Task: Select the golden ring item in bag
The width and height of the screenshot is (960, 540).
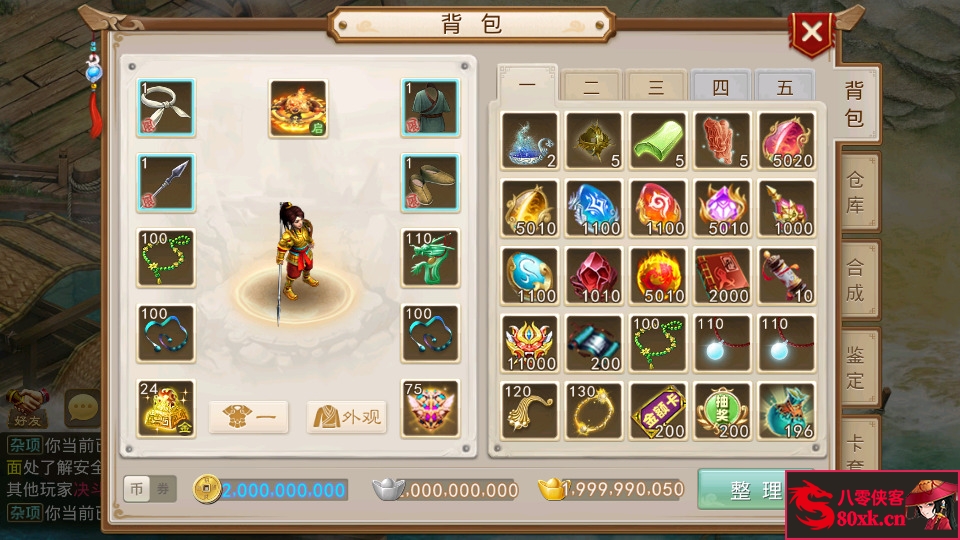Action: click(594, 410)
